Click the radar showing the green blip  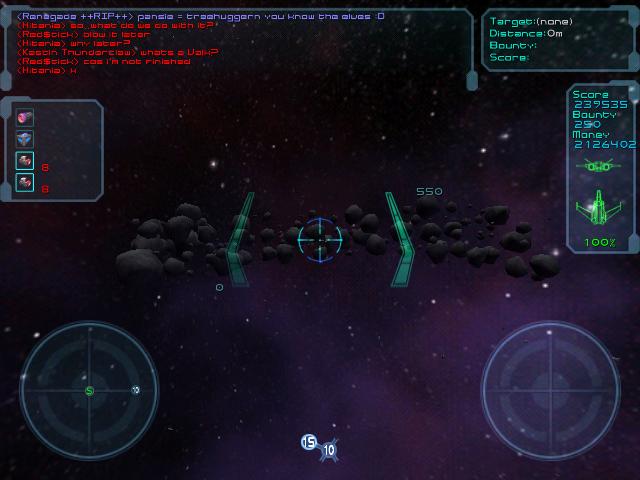89,390
